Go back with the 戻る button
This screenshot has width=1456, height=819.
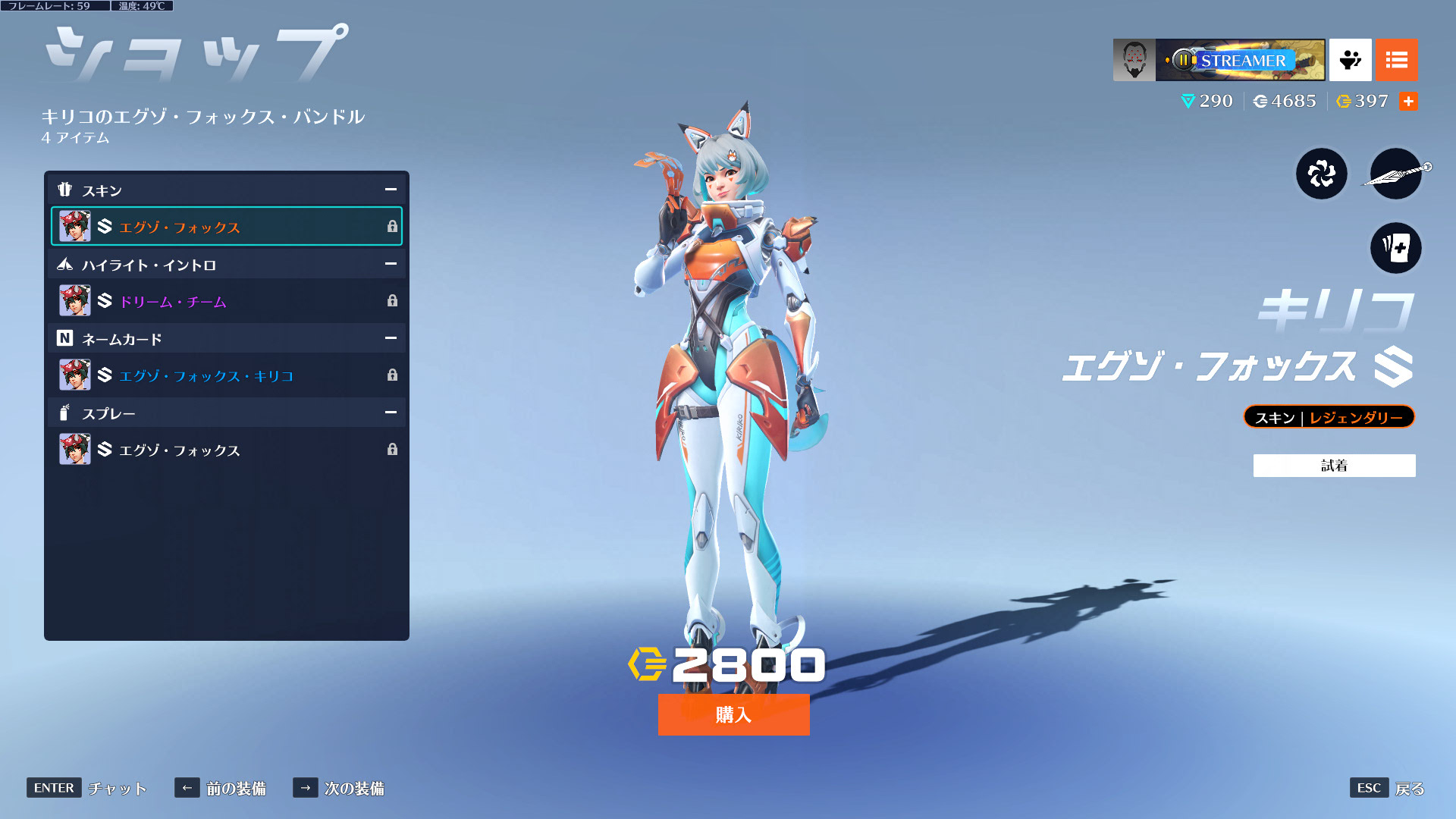point(1387,789)
